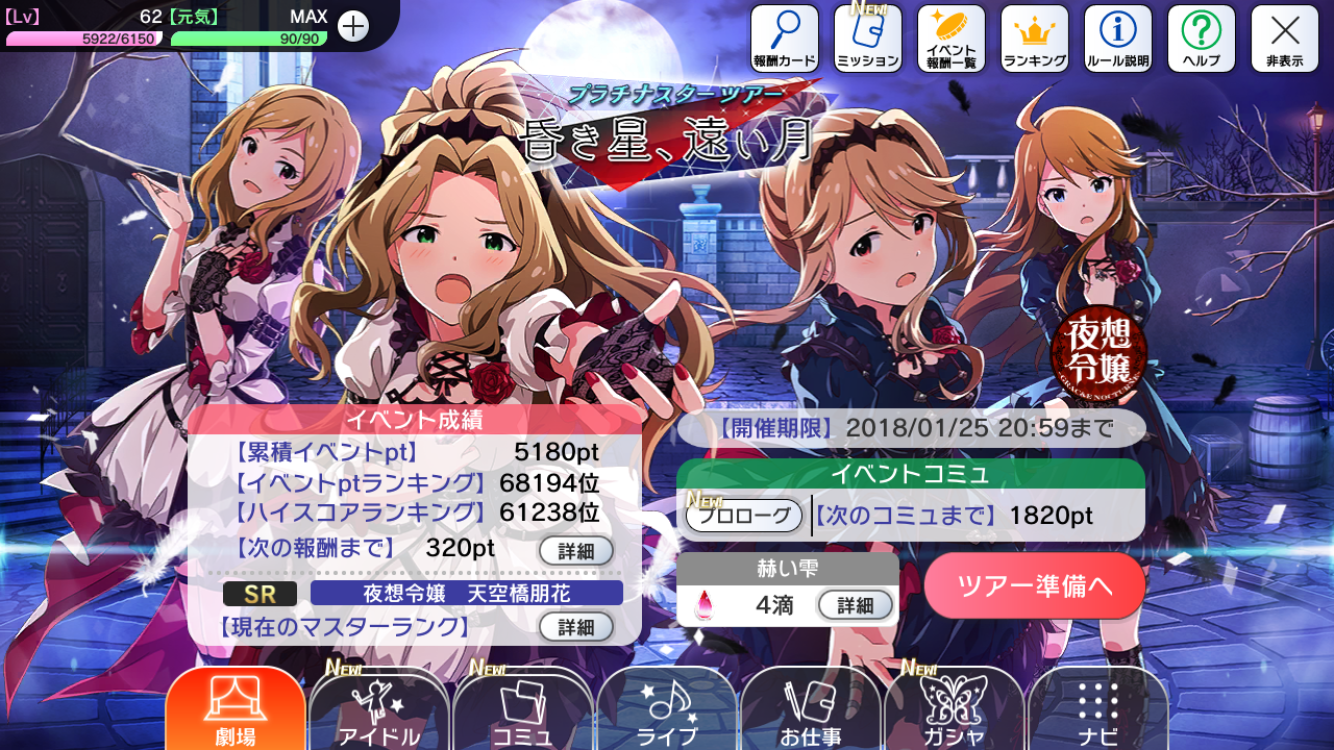Show the イベント報酬一覧 event rewards list
The width and height of the screenshot is (1334, 750).
coord(951,38)
